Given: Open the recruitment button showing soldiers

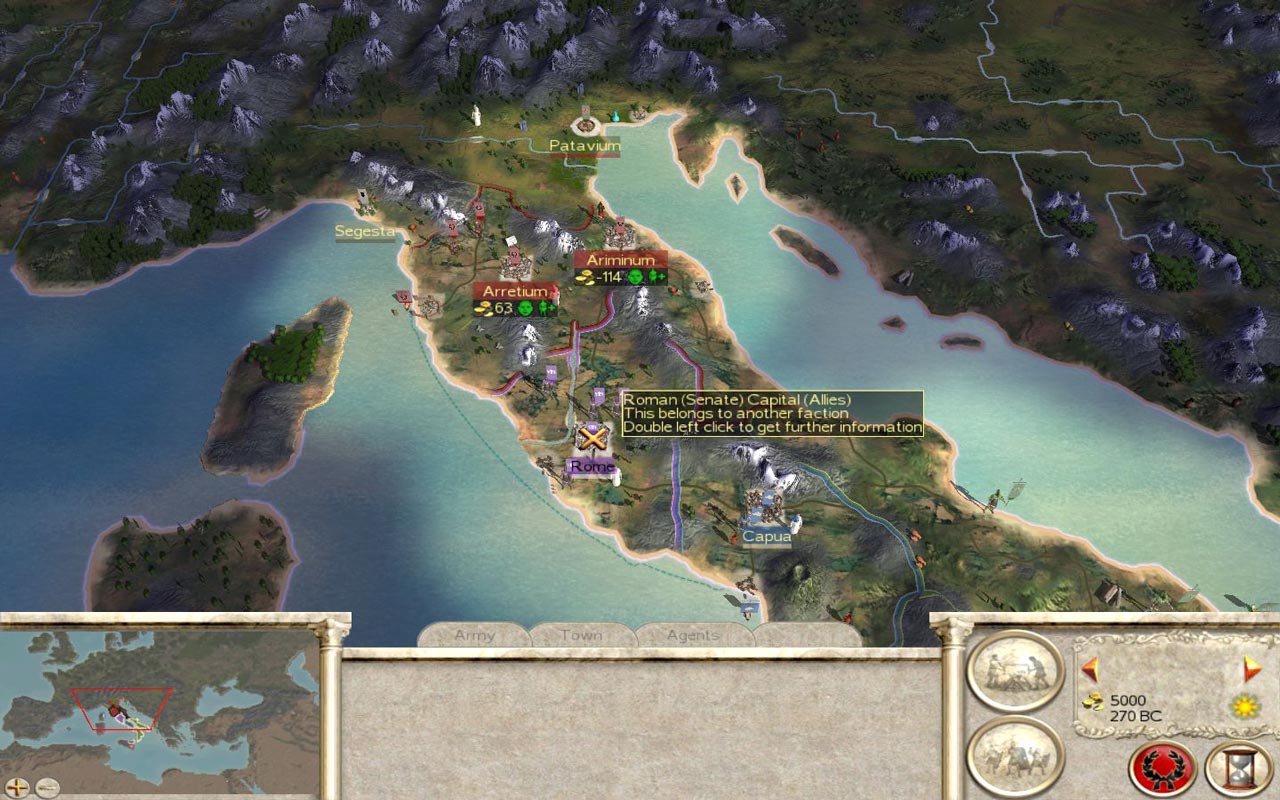Looking at the screenshot, I should [x=1014, y=755].
